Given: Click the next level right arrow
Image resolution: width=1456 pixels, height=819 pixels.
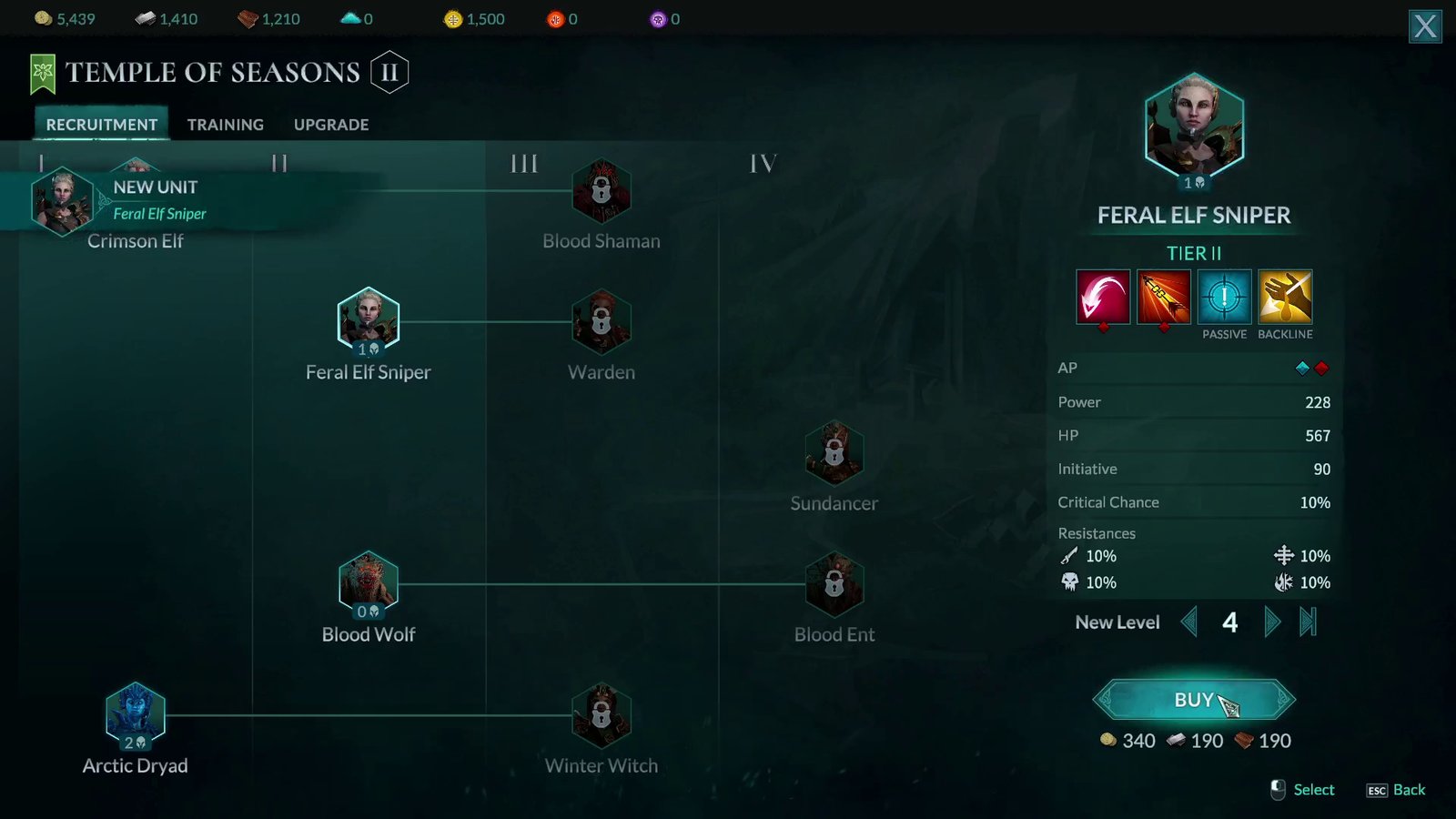Looking at the screenshot, I should click(1272, 622).
